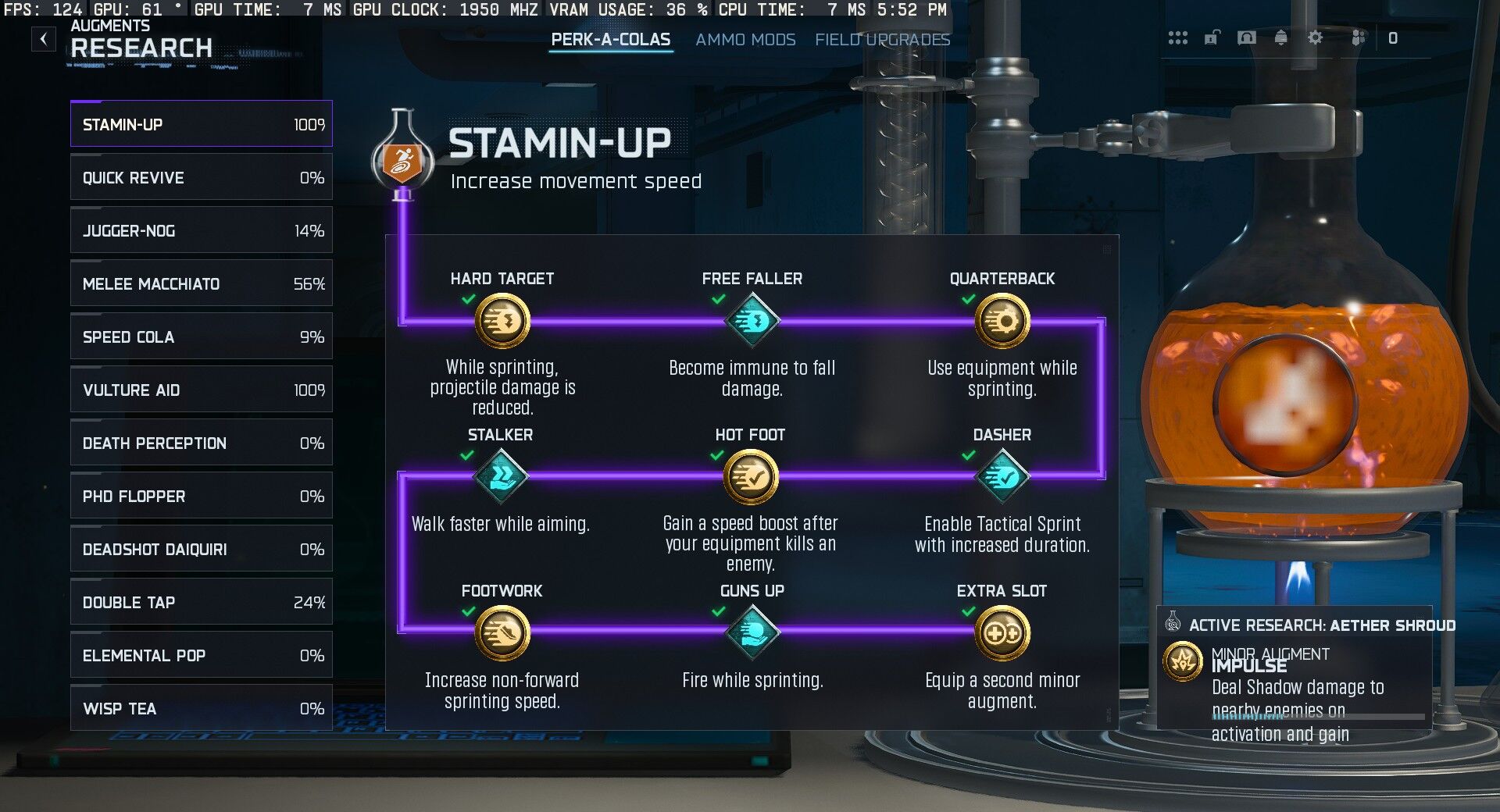Viewport: 1500px width, 812px height.
Task: Select the Free Faller augment icon
Action: pos(752,320)
